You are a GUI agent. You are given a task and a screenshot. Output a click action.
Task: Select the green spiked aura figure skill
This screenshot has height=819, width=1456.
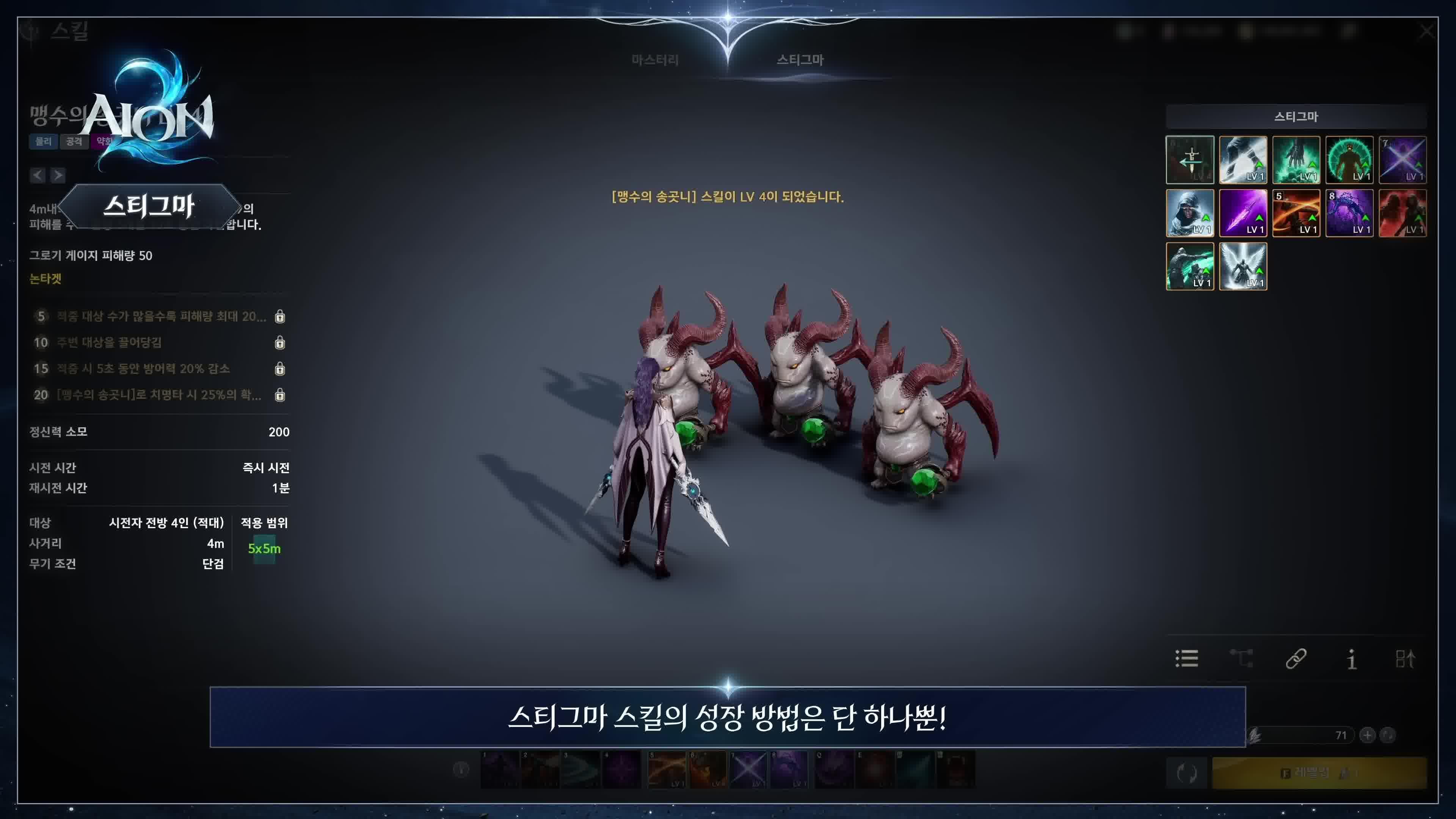1349,160
